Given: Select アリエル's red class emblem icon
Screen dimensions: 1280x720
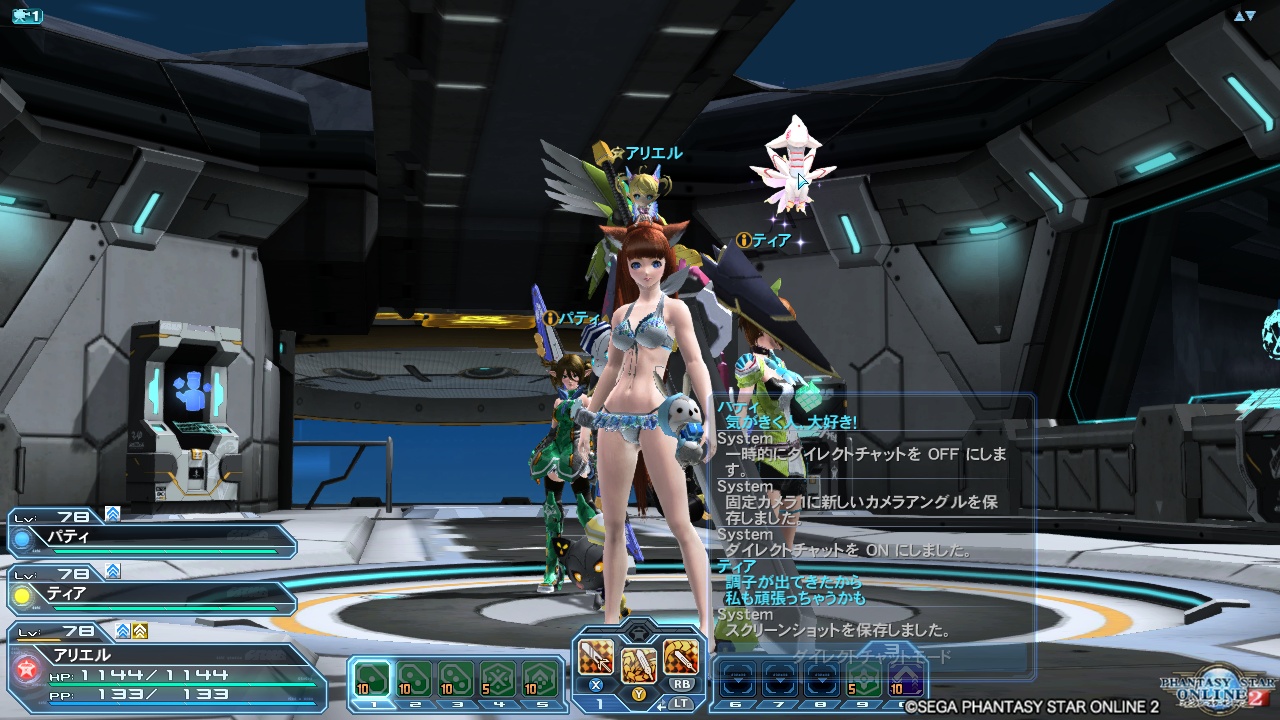Looking at the screenshot, I should click(x=25, y=667).
